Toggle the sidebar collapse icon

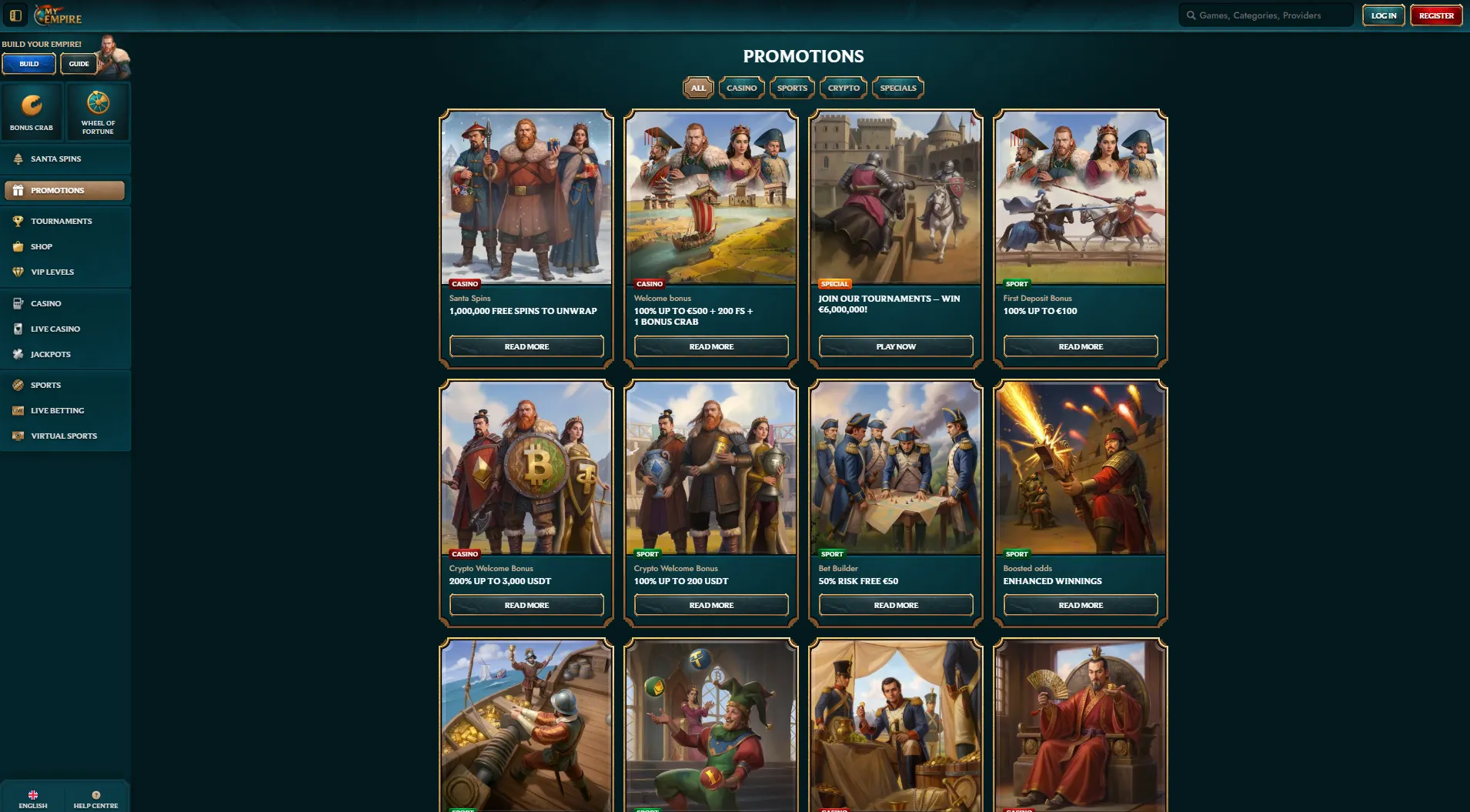tap(15, 15)
